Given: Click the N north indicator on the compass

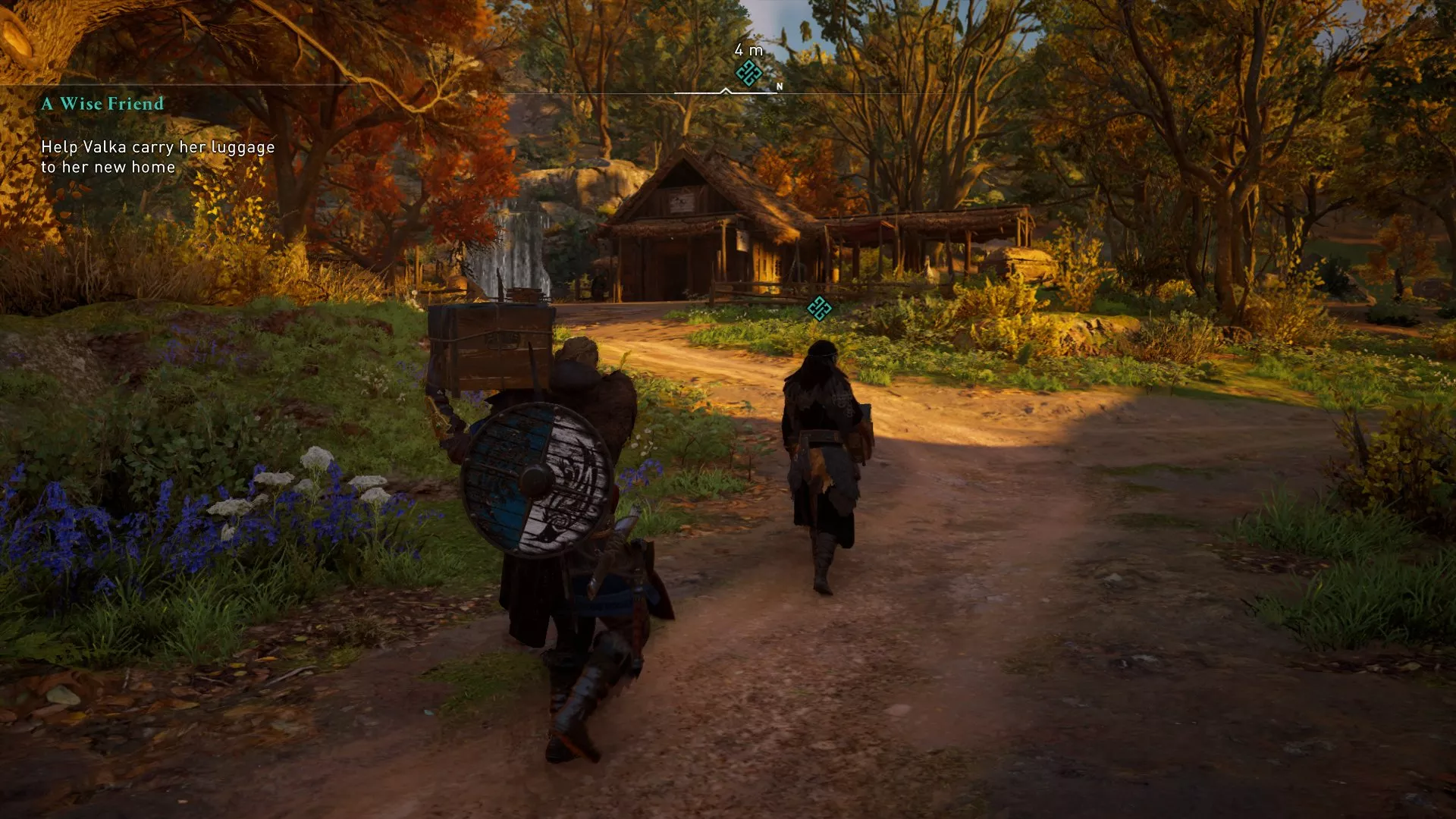Looking at the screenshot, I should pyautogui.click(x=778, y=87).
